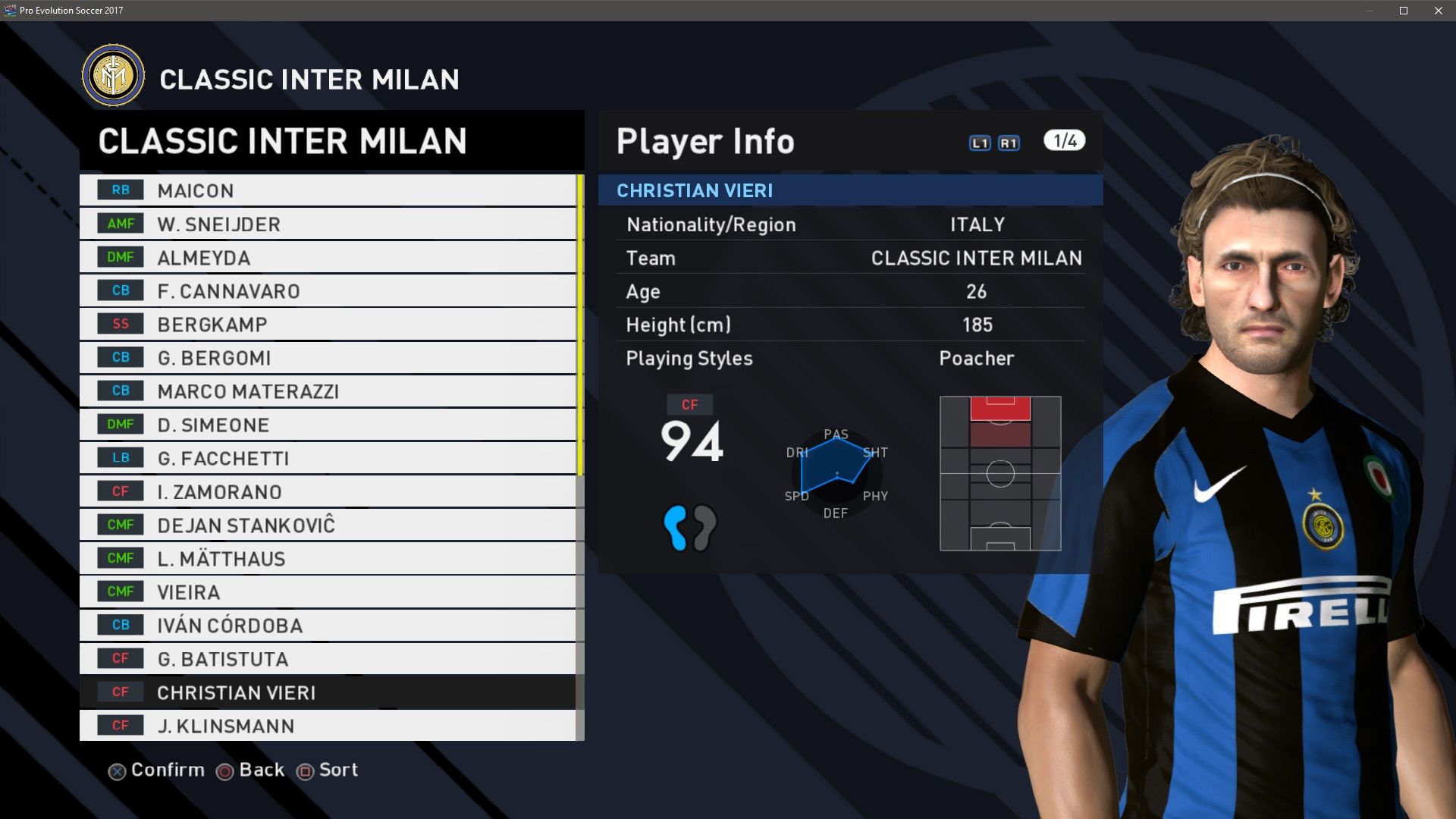Select Maicon in the player list

[x=328, y=190]
